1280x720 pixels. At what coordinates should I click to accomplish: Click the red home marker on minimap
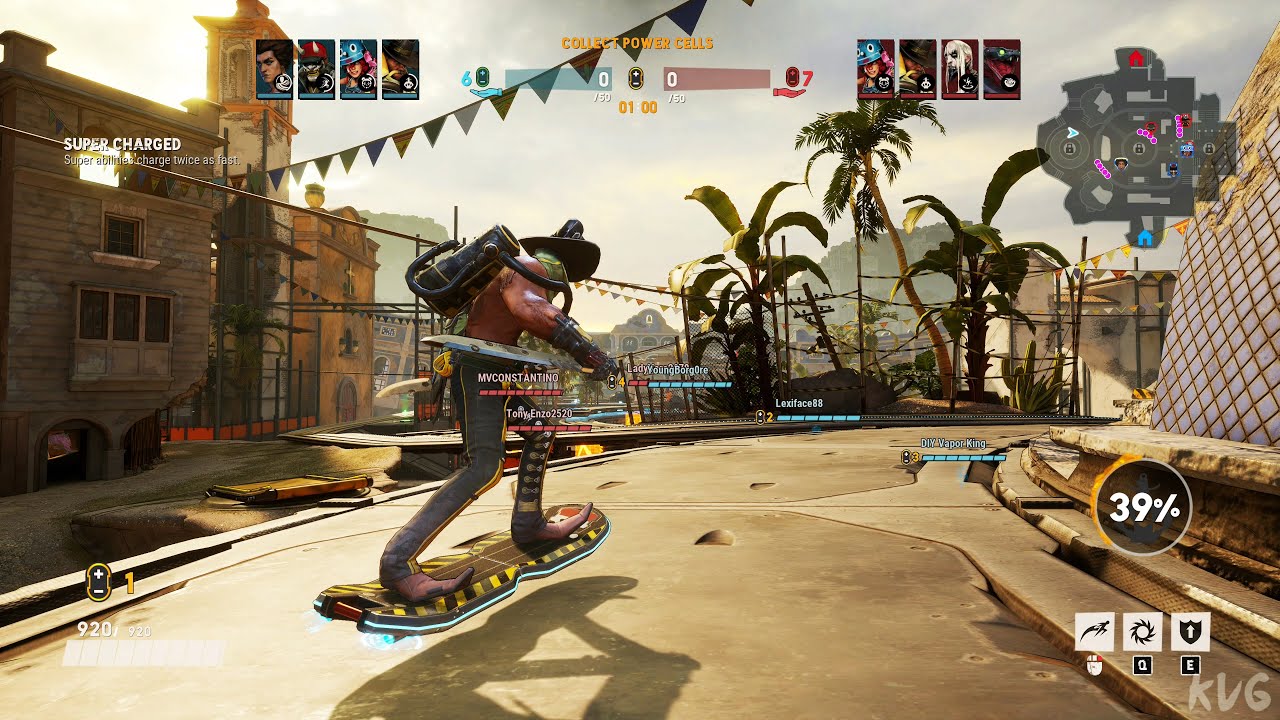coord(1136,58)
